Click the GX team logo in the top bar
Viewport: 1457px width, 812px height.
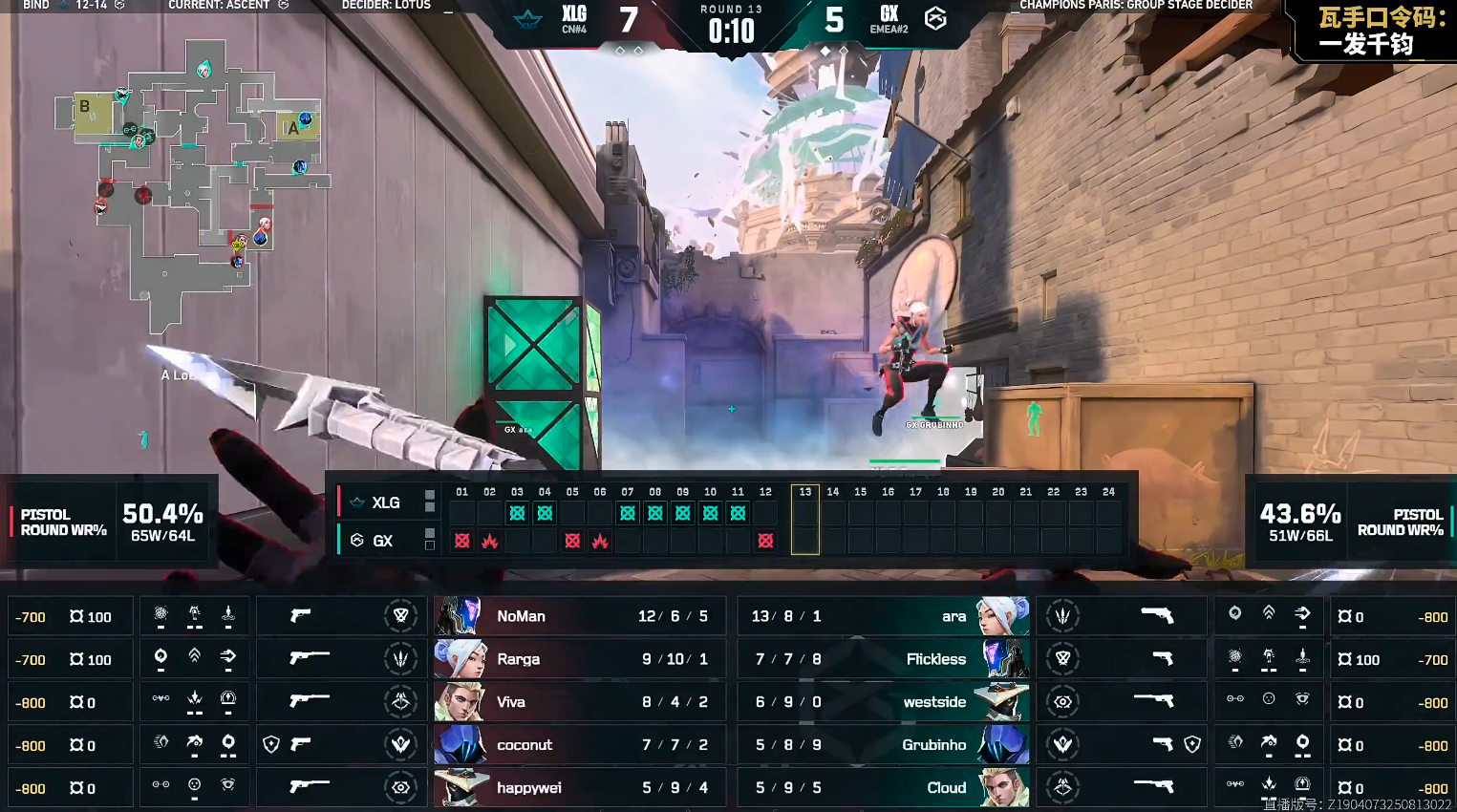pyautogui.click(x=935, y=18)
